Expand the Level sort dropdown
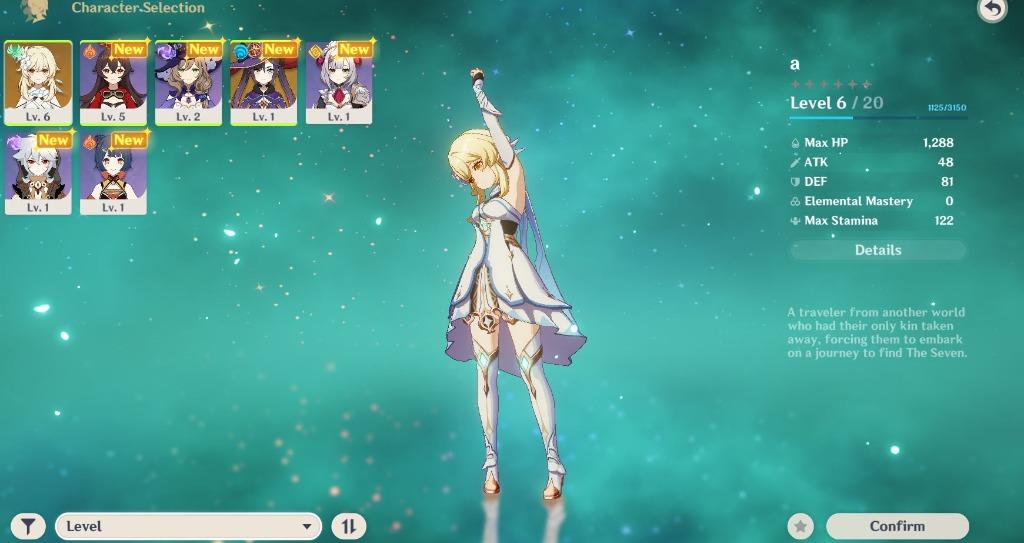This screenshot has width=1024, height=543. [188, 526]
